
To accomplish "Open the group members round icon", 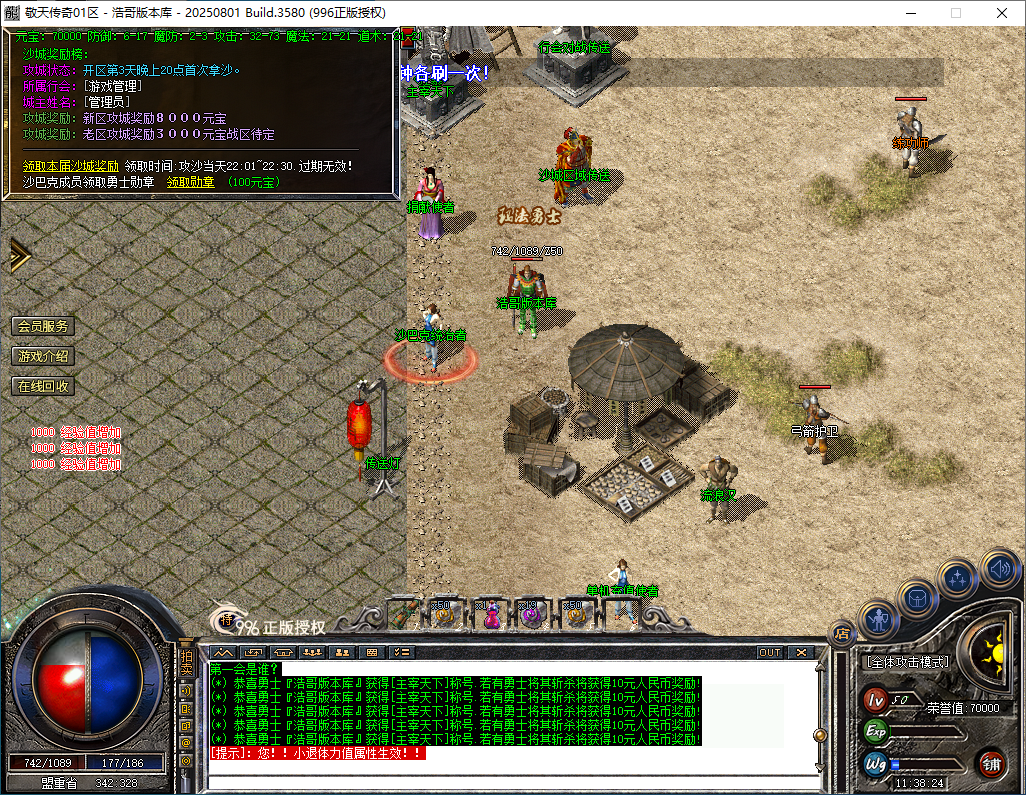I will [957, 578].
